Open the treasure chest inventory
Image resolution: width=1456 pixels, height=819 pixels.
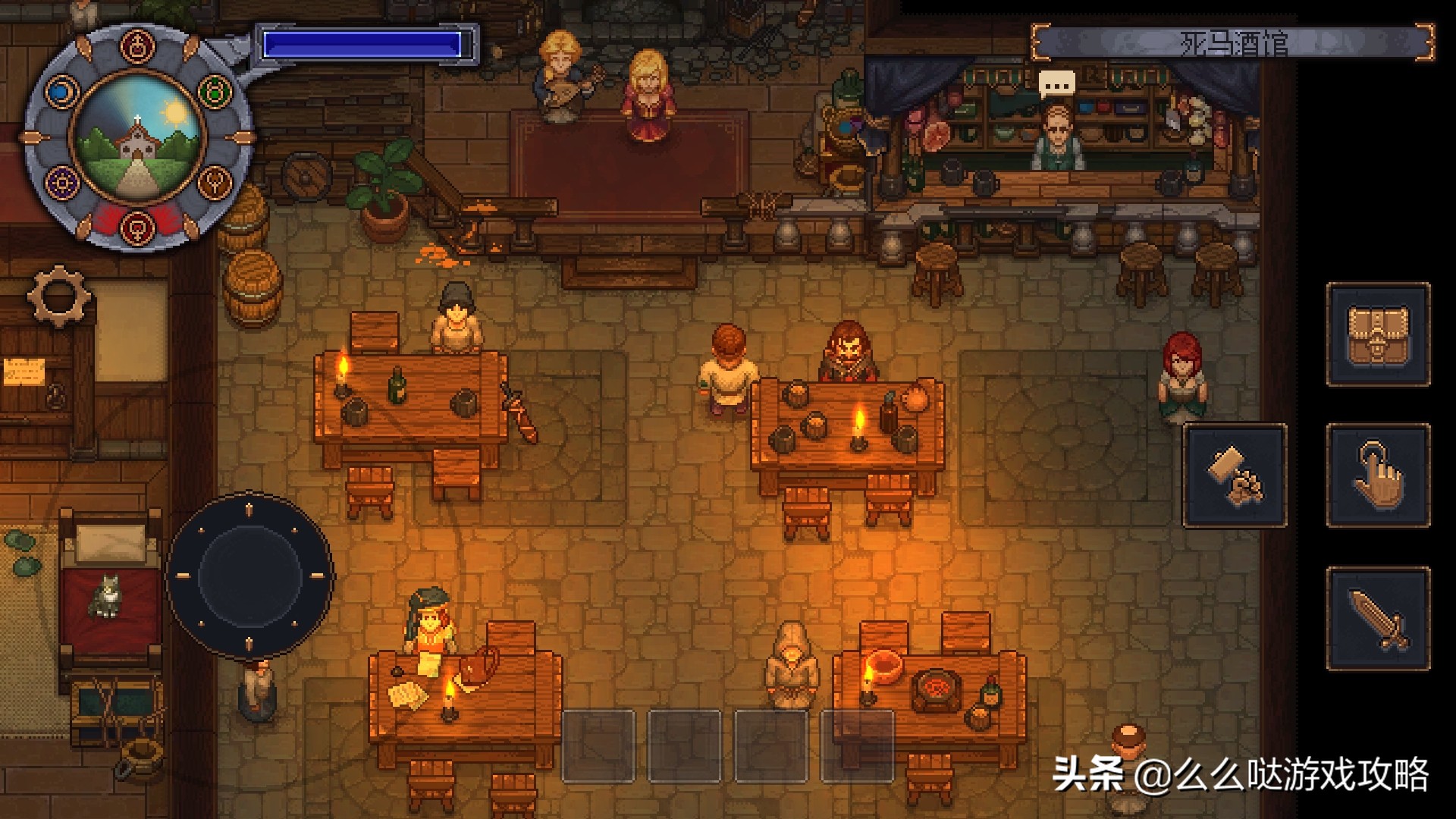tap(1378, 334)
